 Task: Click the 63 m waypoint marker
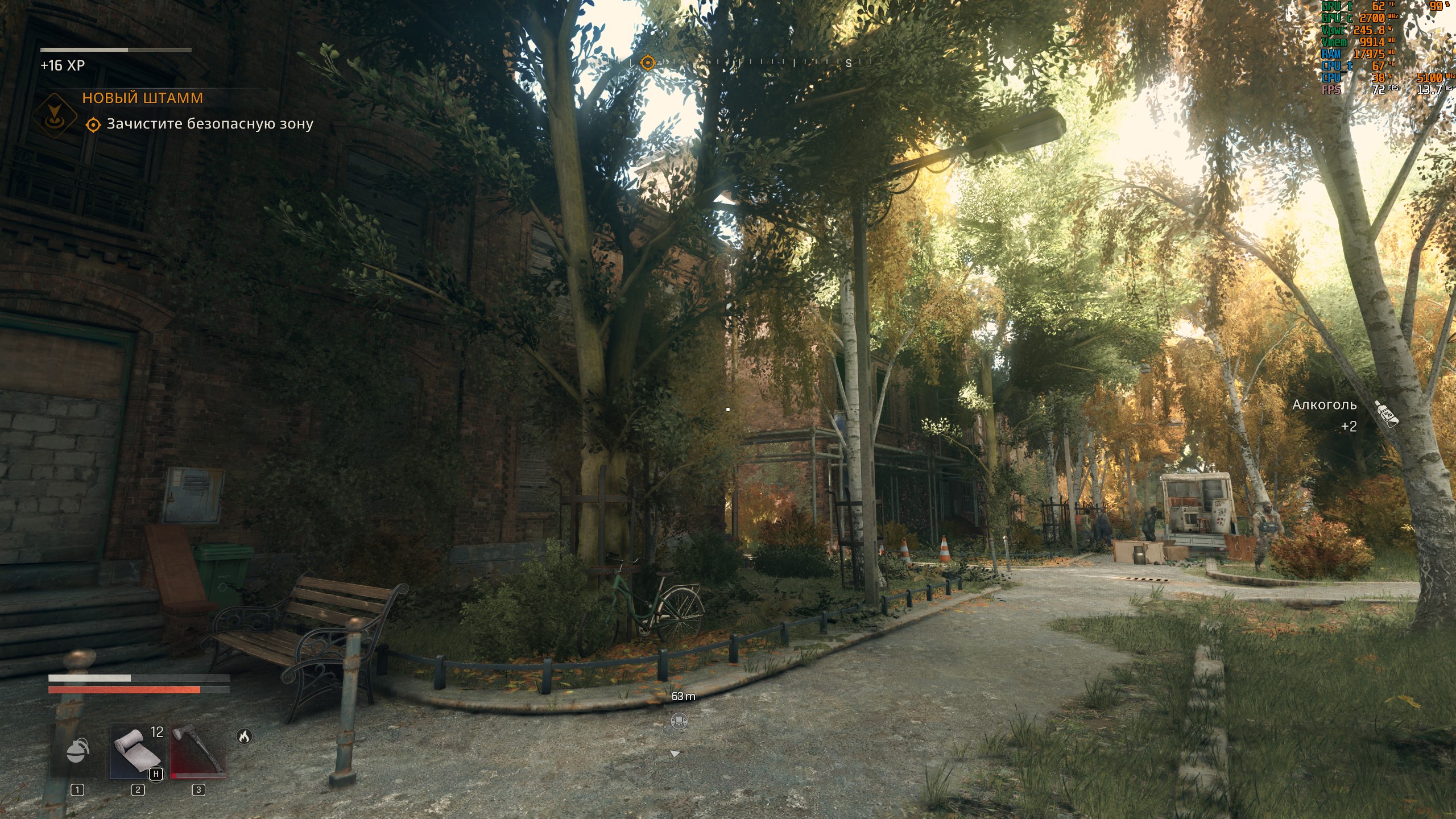(679, 721)
